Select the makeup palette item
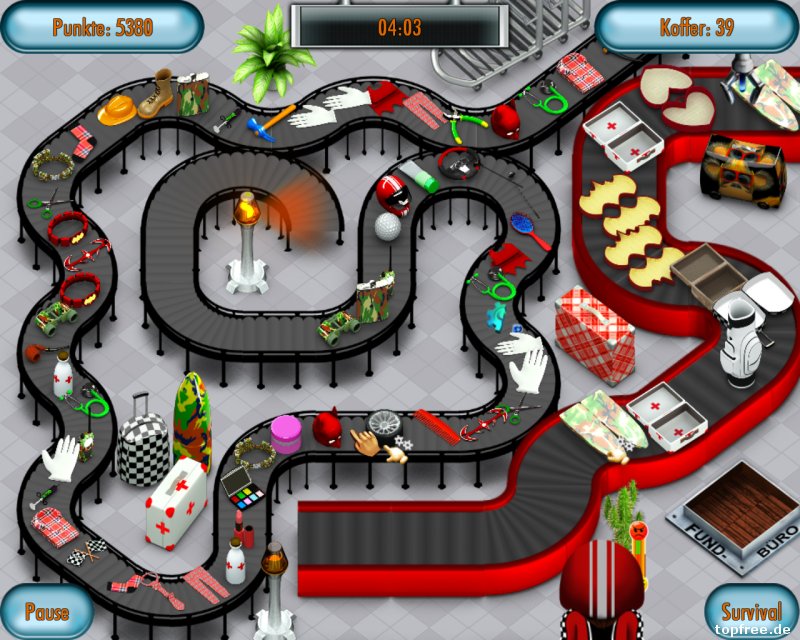800x640 pixels. (x=239, y=487)
